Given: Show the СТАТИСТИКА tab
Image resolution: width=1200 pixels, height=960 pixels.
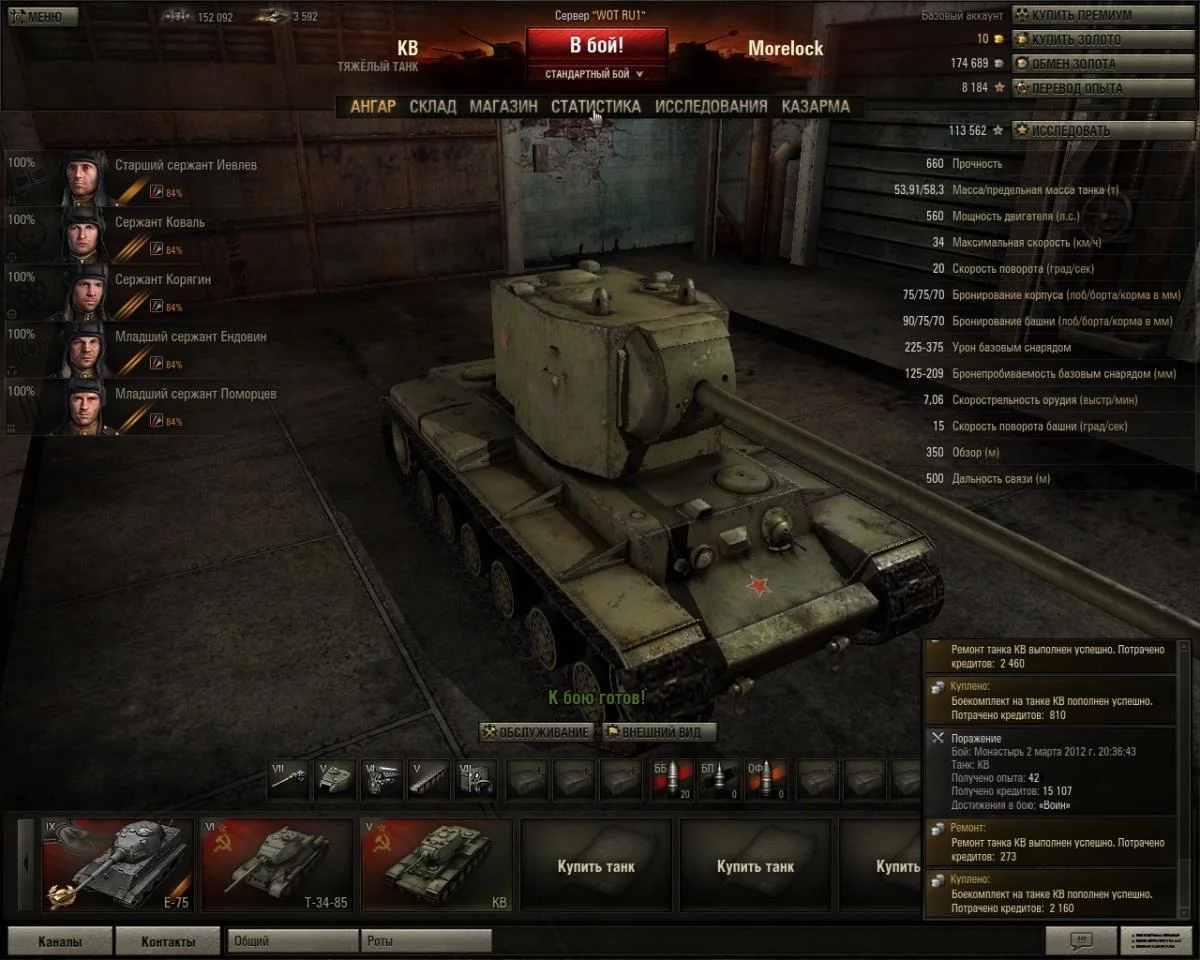Looking at the screenshot, I should (595, 106).
